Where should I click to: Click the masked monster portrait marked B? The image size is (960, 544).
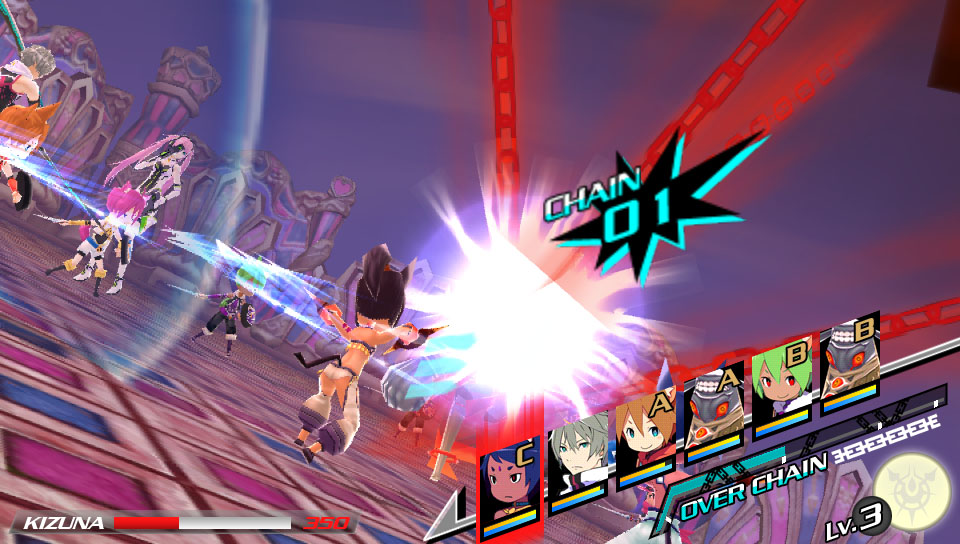pyautogui.click(x=848, y=365)
